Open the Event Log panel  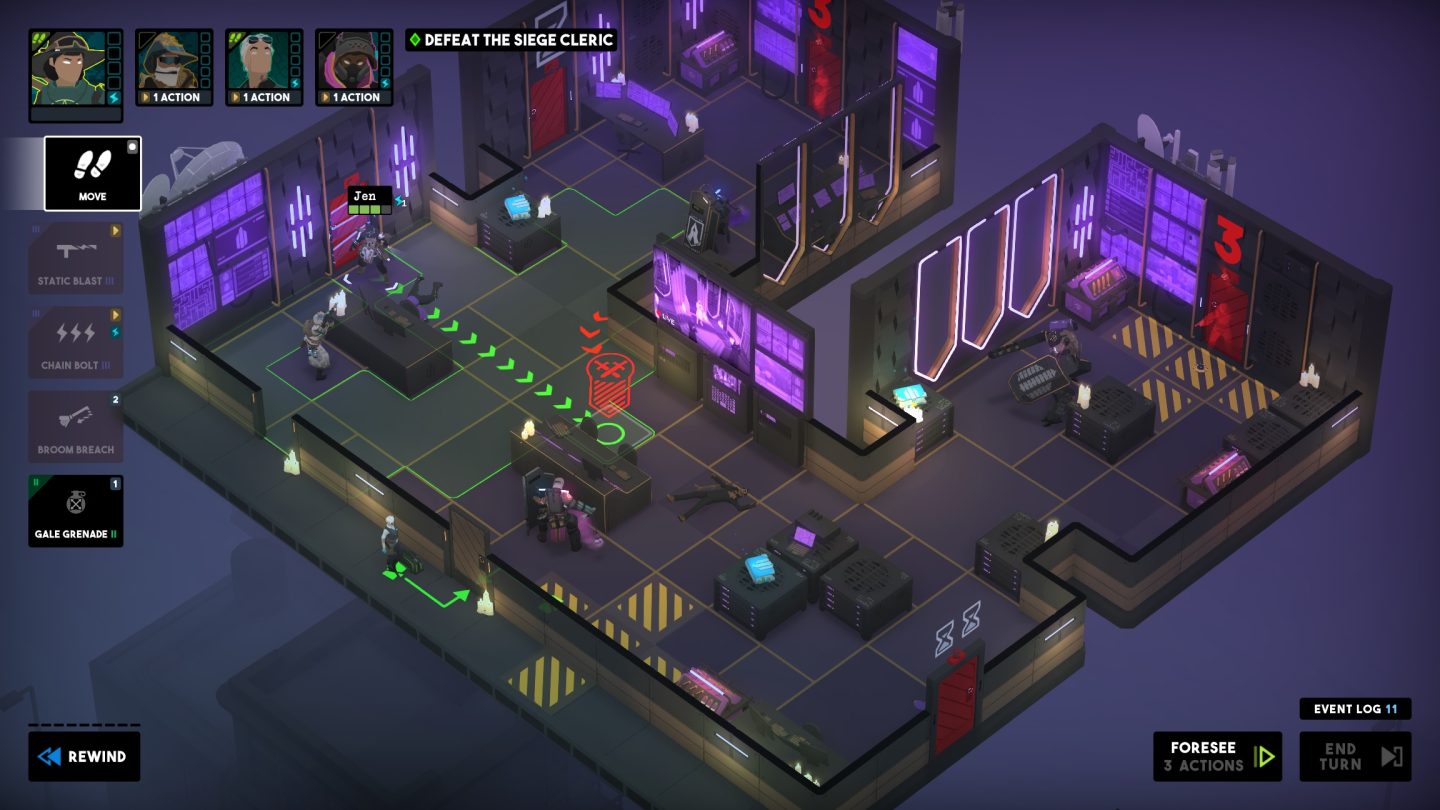pos(1354,708)
